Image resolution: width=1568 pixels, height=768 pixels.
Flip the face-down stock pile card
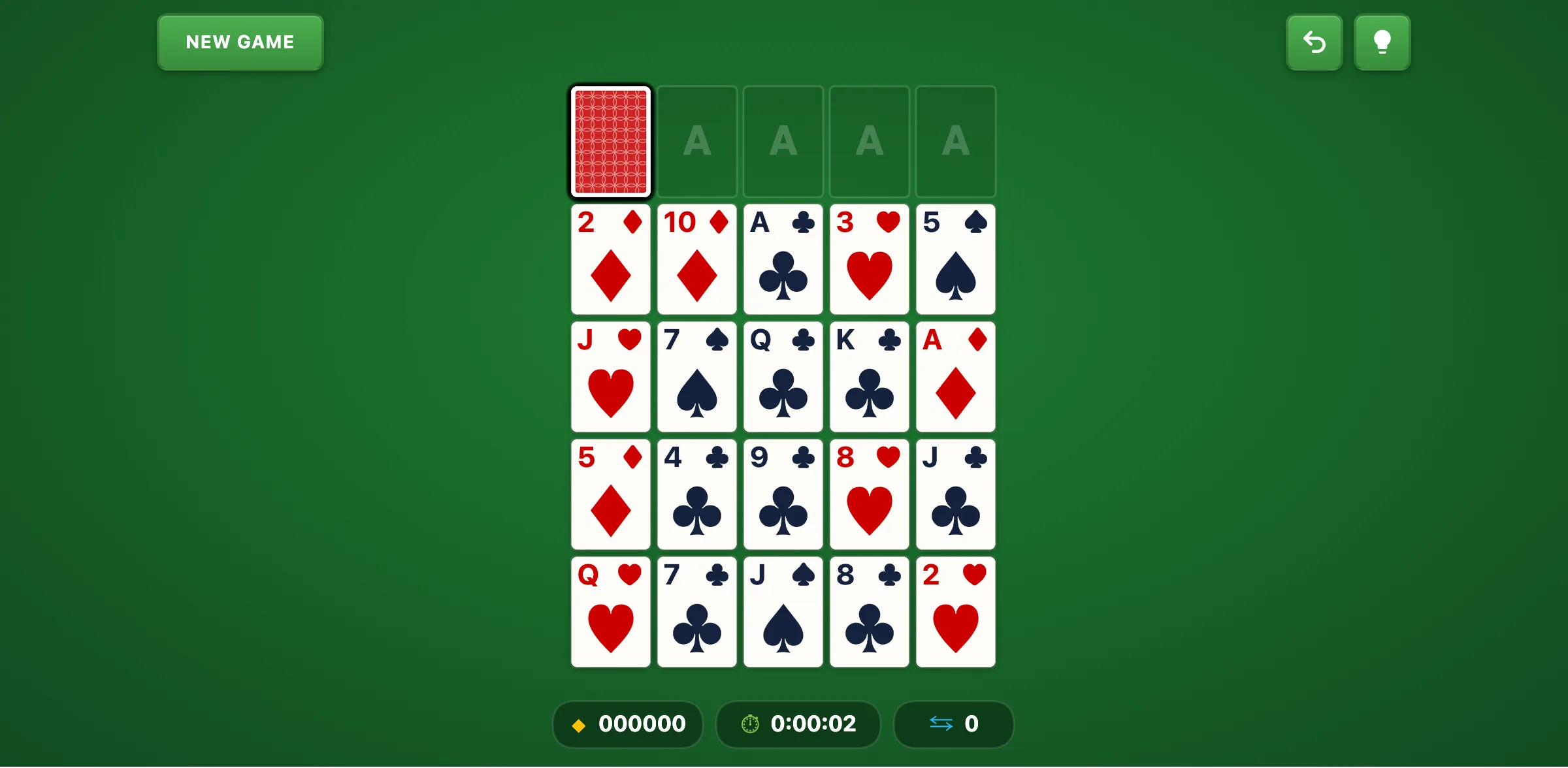(x=610, y=141)
